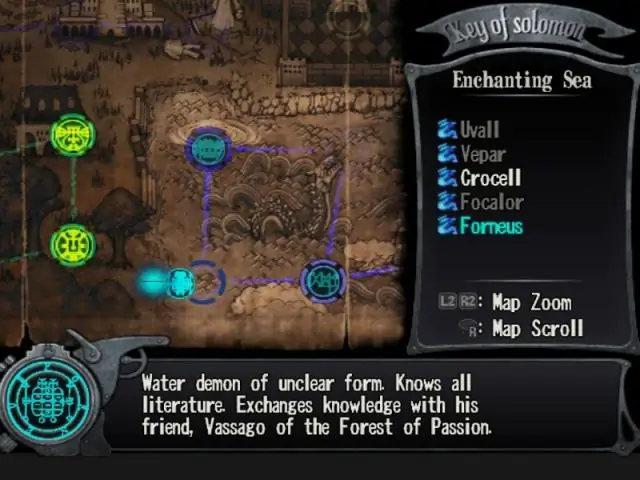
Task: Choose Vepar from the Enchanting Sea list
Action: [482, 154]
